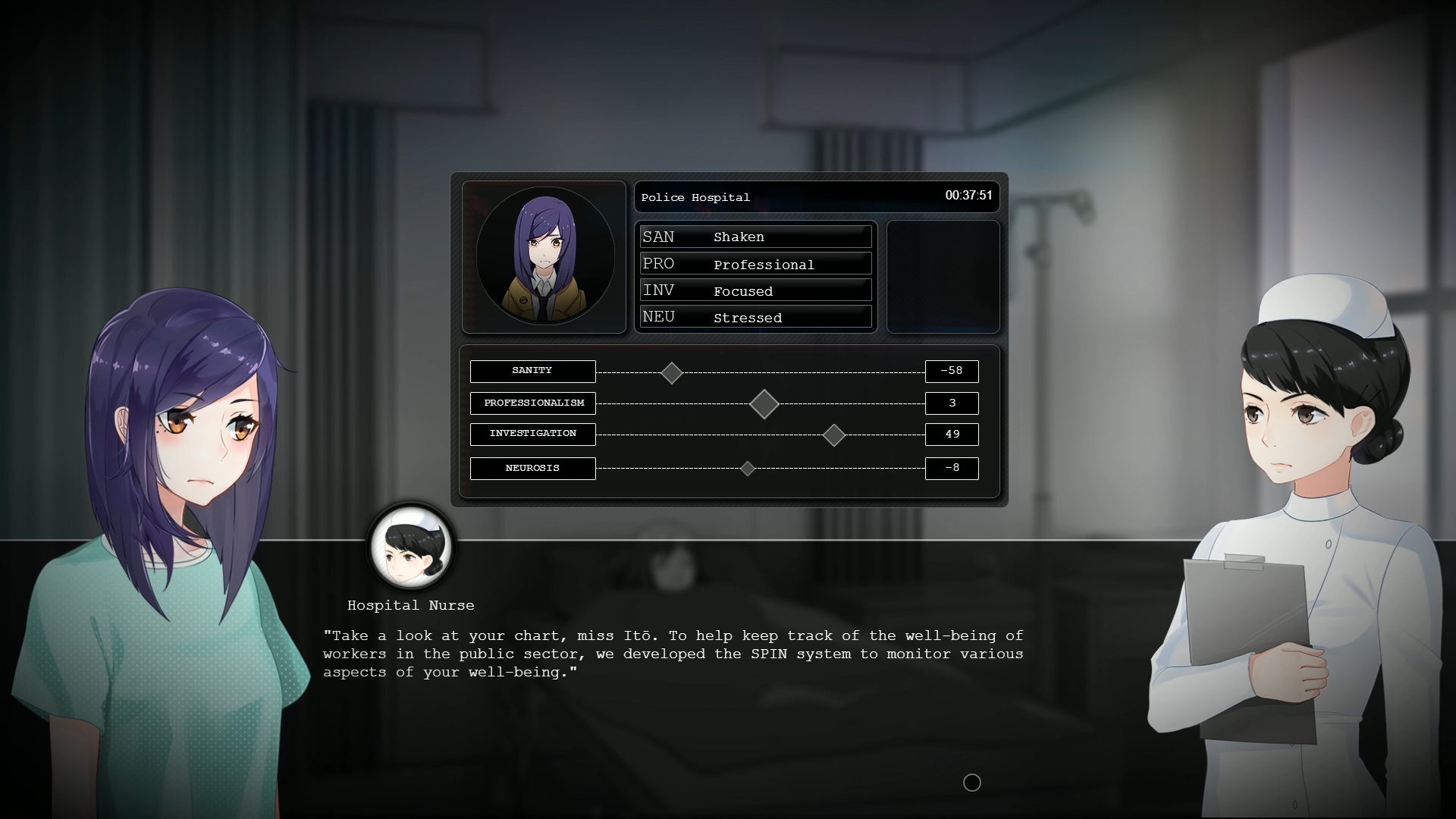Image resolution: width=1456 pixels, height=819 pixels.
Task: Toggle the Focused investigation state
Action: pos(744,290)
